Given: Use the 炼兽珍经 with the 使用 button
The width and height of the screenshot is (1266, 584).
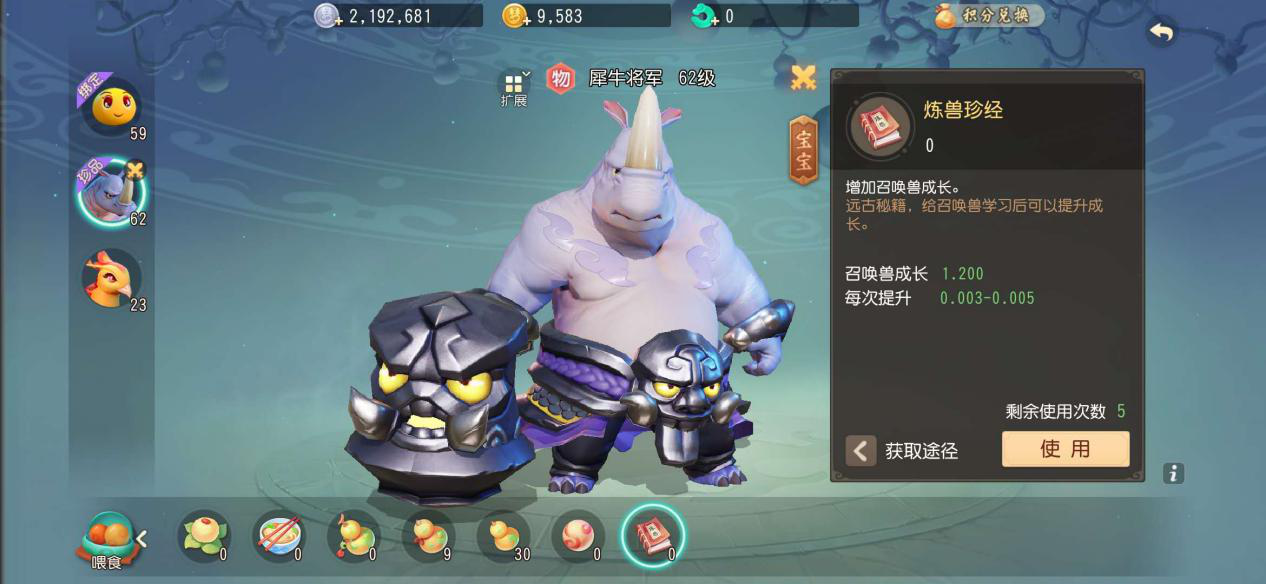Looking at the screenshot, I should 1065,449.
